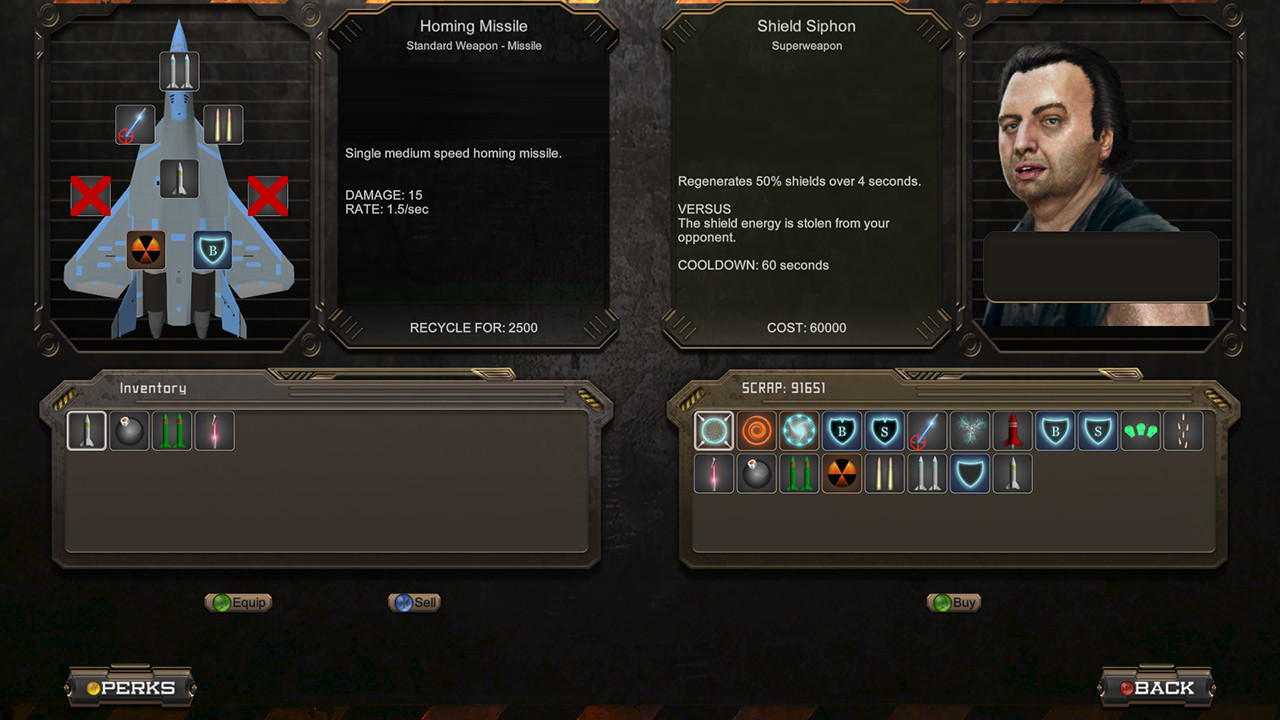
Task: Choose the red rocket in the shop
Action: (1013, 431)
